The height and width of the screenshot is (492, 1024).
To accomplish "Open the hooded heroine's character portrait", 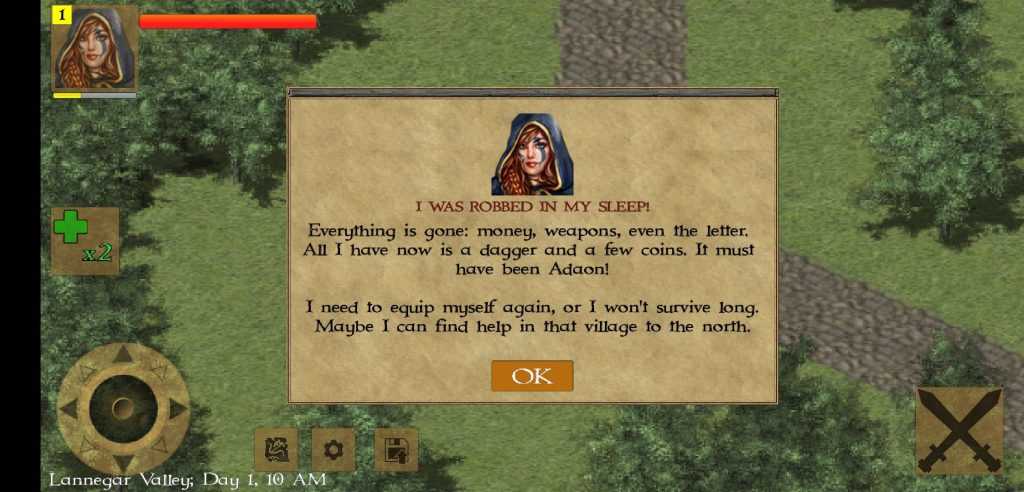I will pyautogui.click(x=95, y=48).
